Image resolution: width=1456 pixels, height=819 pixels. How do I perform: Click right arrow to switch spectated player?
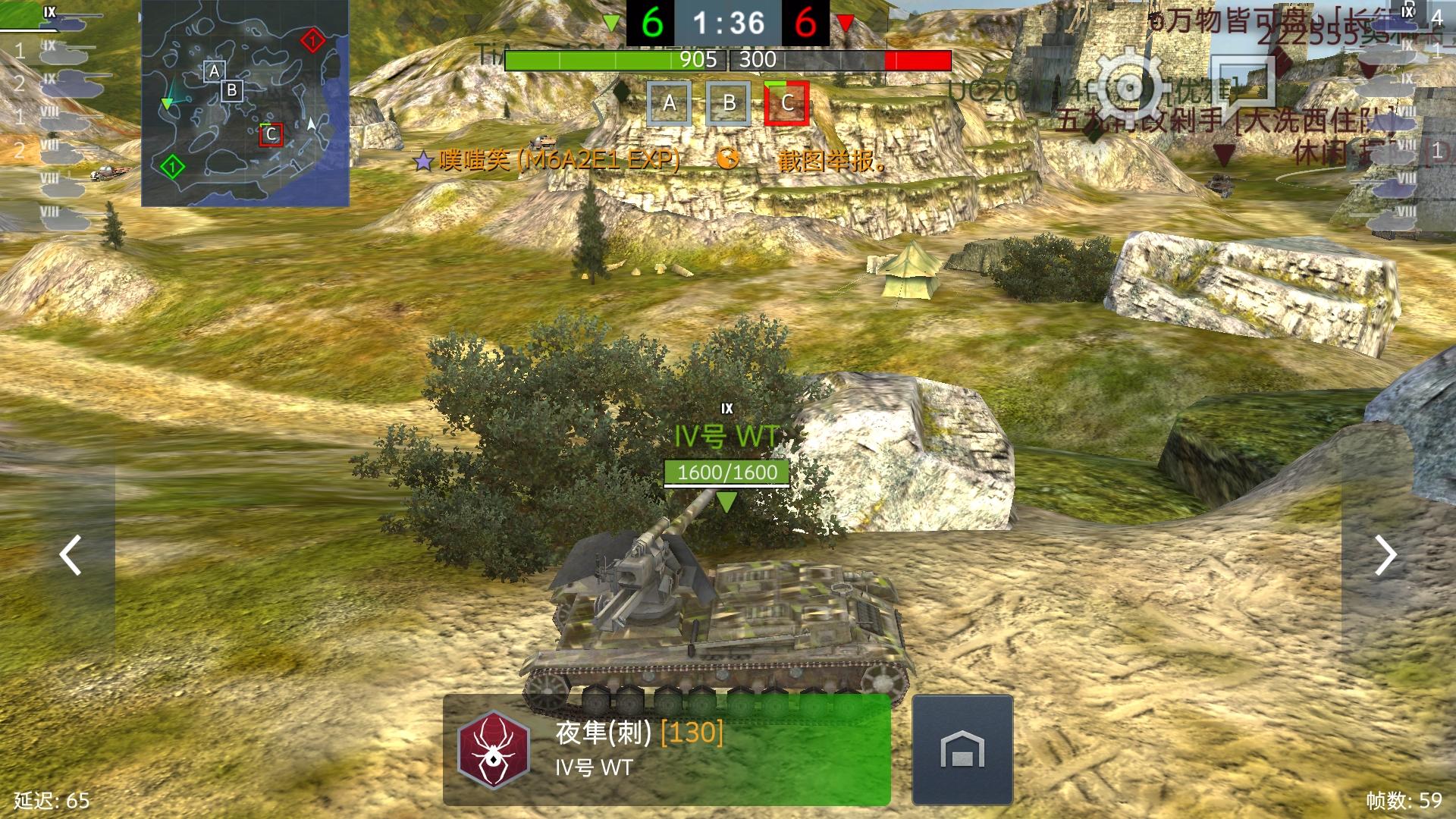pyautogui.click(x=1386, y=556)
